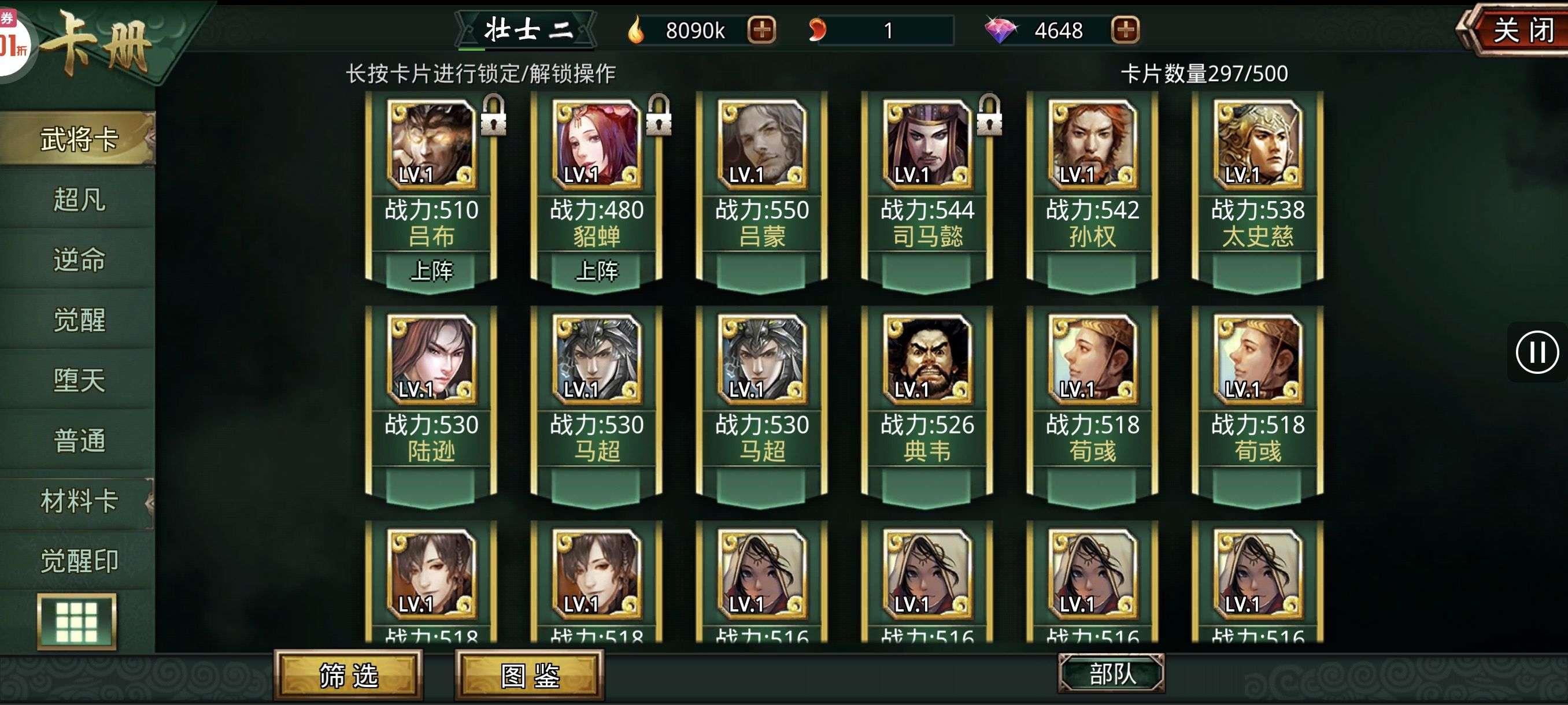Open the 图鉴 encyclopedia
The height and width of the screenshot is (705, 1568).
click(x=530, y=675)
